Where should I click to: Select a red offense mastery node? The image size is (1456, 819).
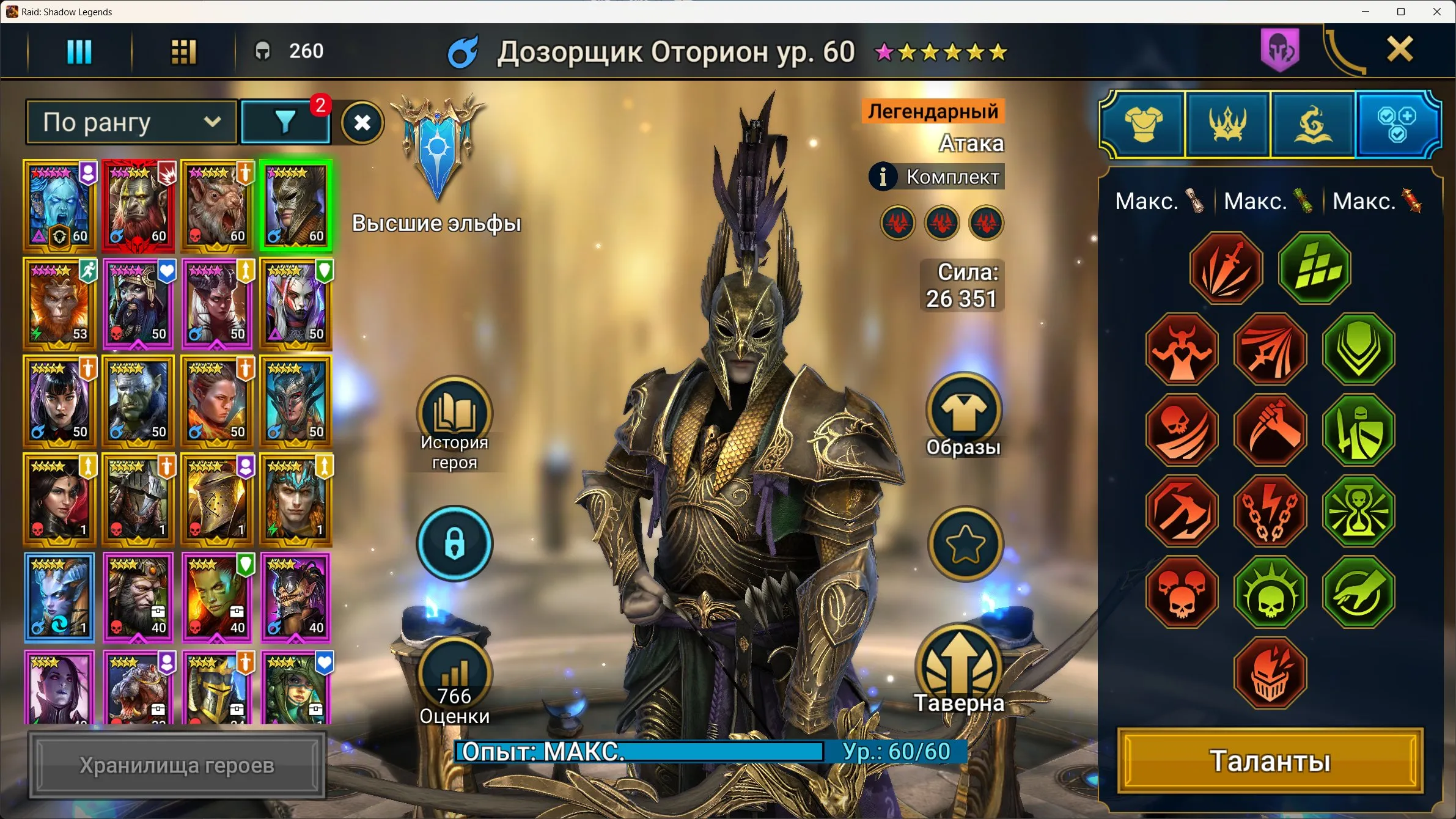pyautogui.click(x=1227, y=269)
